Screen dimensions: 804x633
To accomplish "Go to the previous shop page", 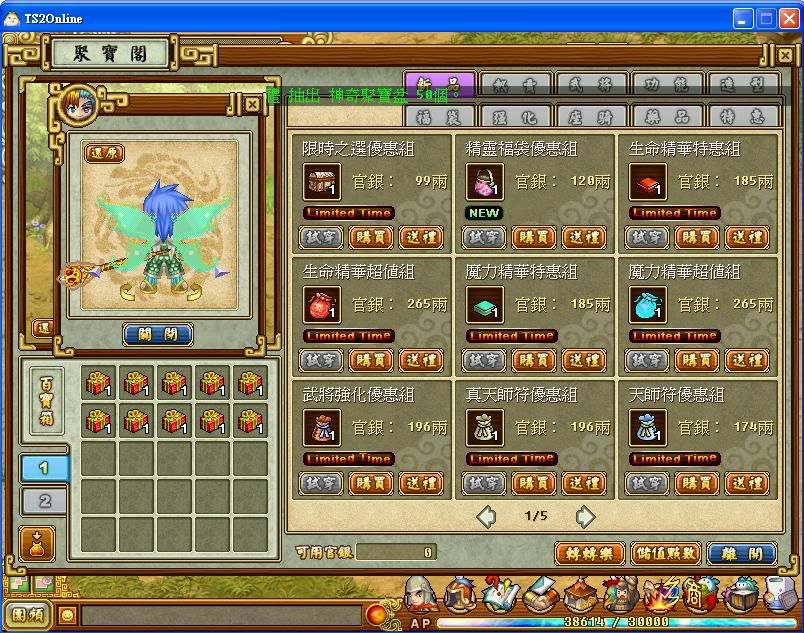I will click(x=486, y=517).
